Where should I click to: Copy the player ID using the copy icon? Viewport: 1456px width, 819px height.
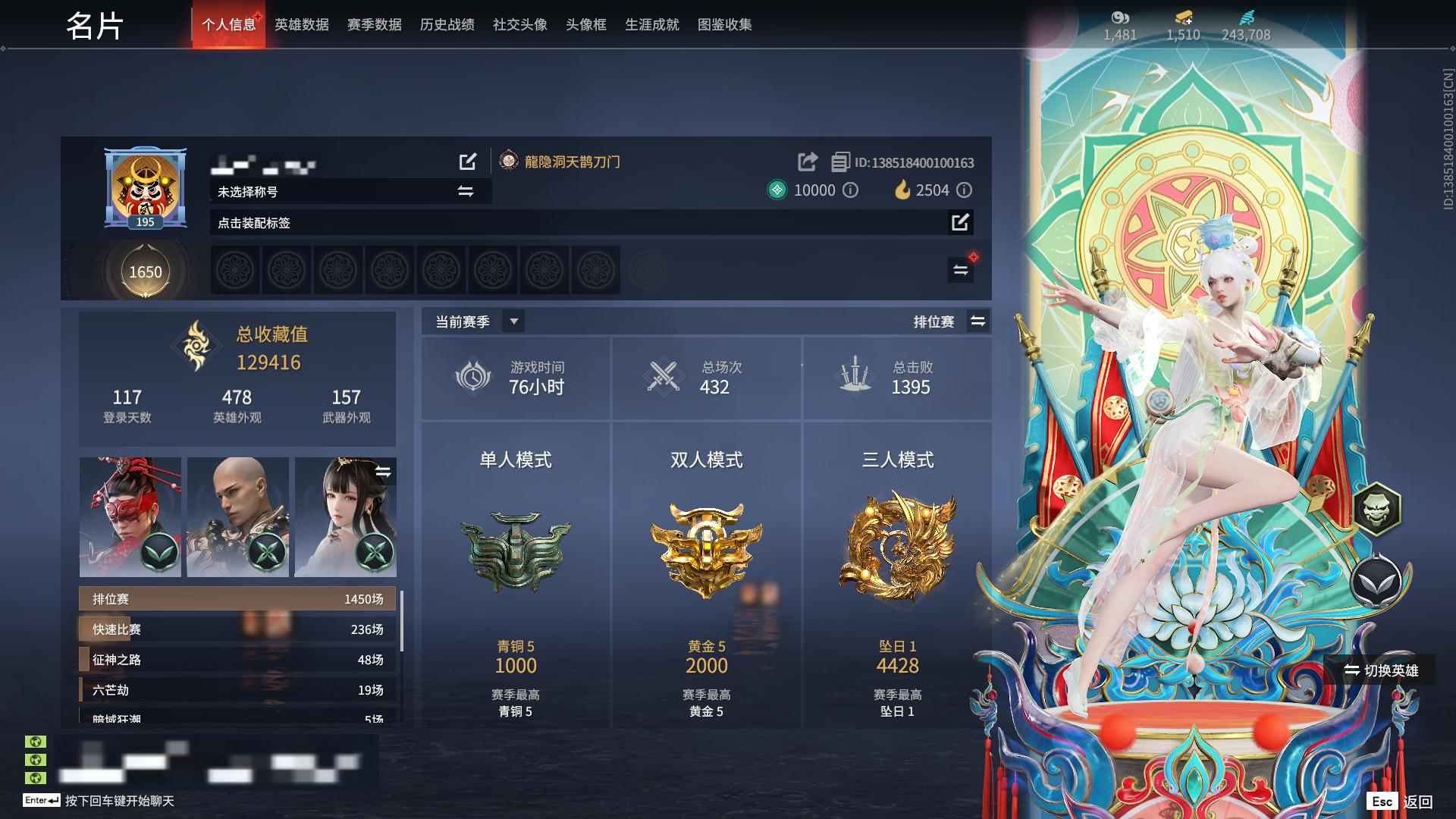pyautogui.click(x=839, y=162)
